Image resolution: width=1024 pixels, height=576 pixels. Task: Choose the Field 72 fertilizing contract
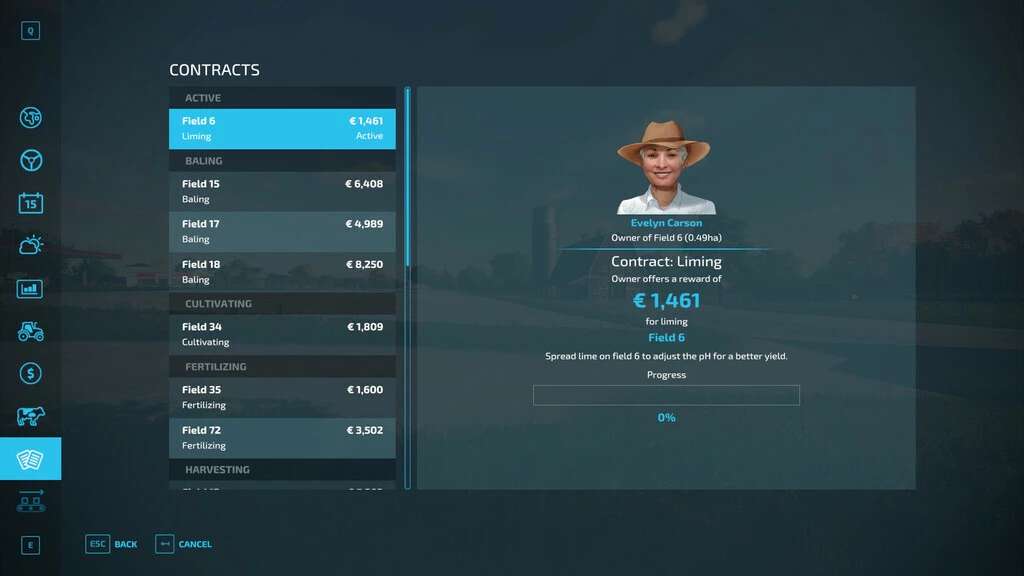(x=282, y=438)
